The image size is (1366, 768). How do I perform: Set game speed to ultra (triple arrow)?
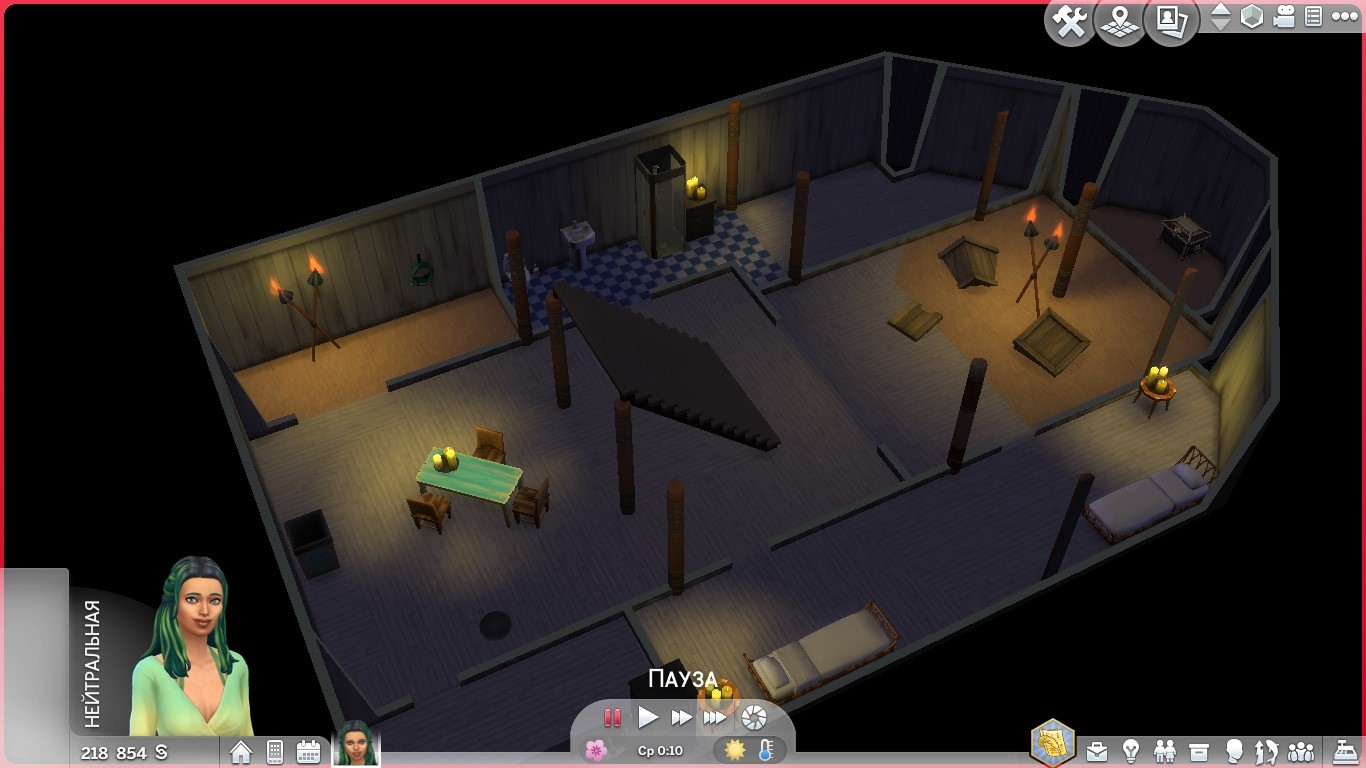[714, 717]
